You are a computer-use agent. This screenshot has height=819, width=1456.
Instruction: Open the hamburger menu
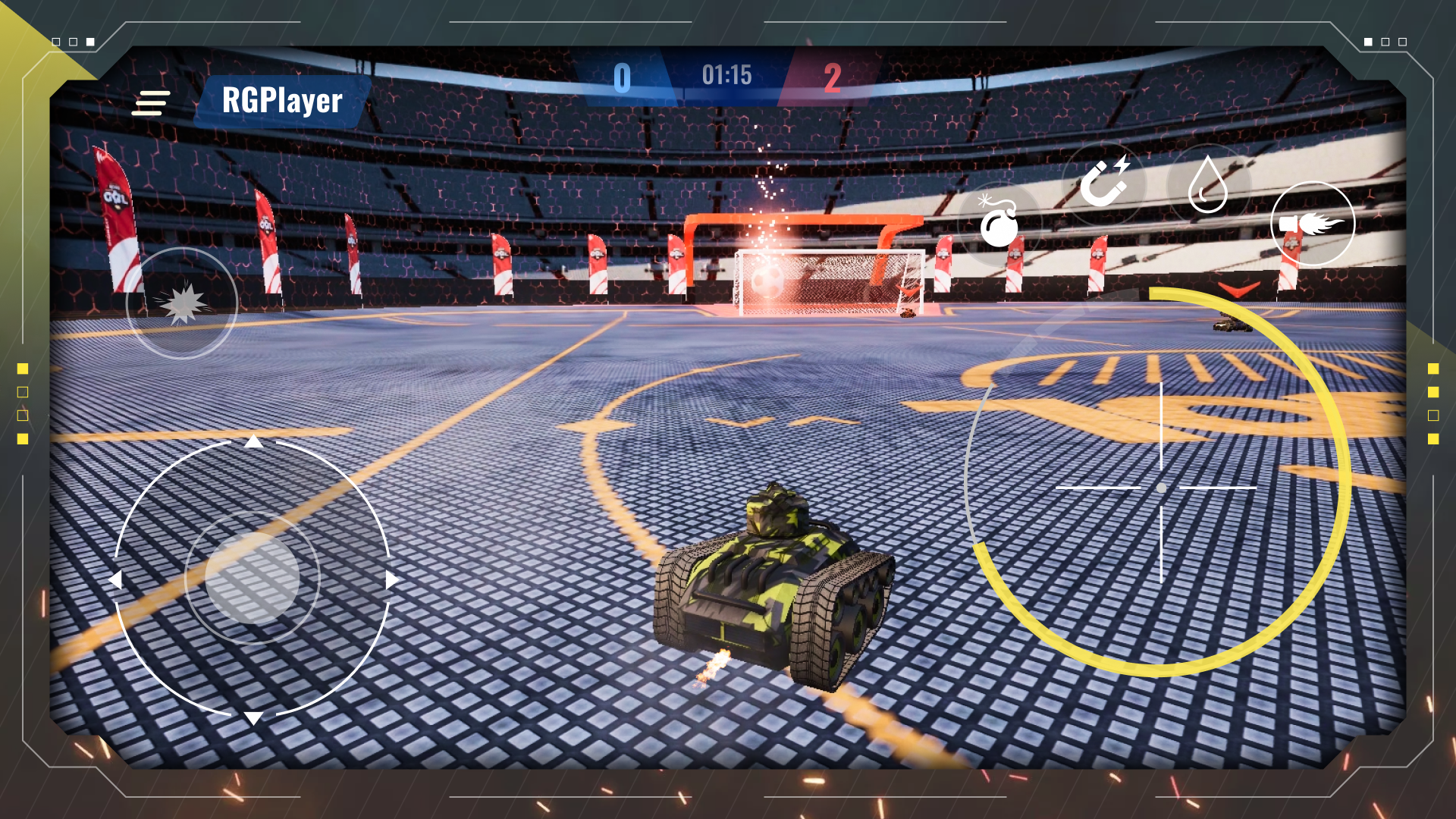150,104
